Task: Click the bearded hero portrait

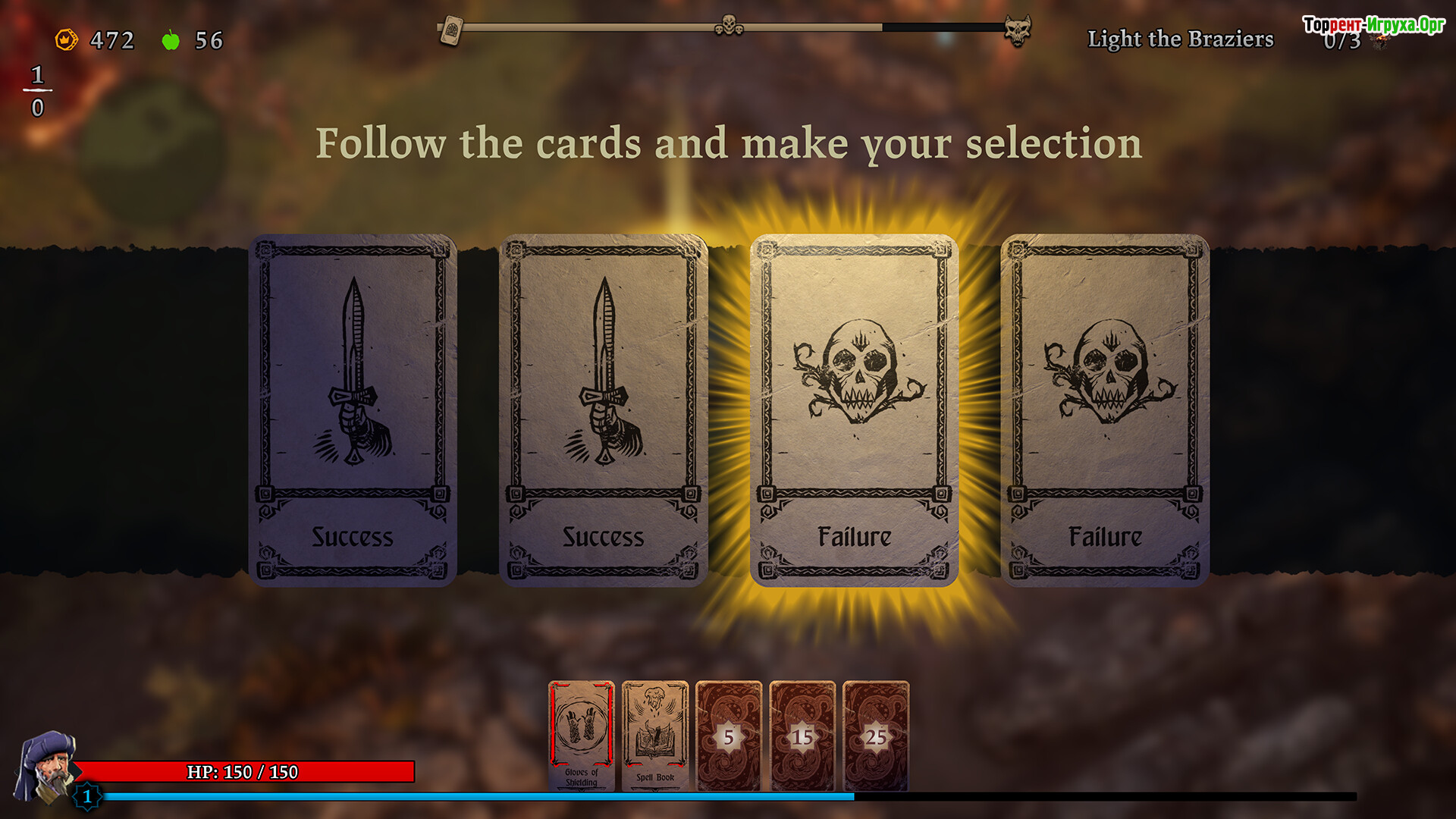Action: click(45, 766)
